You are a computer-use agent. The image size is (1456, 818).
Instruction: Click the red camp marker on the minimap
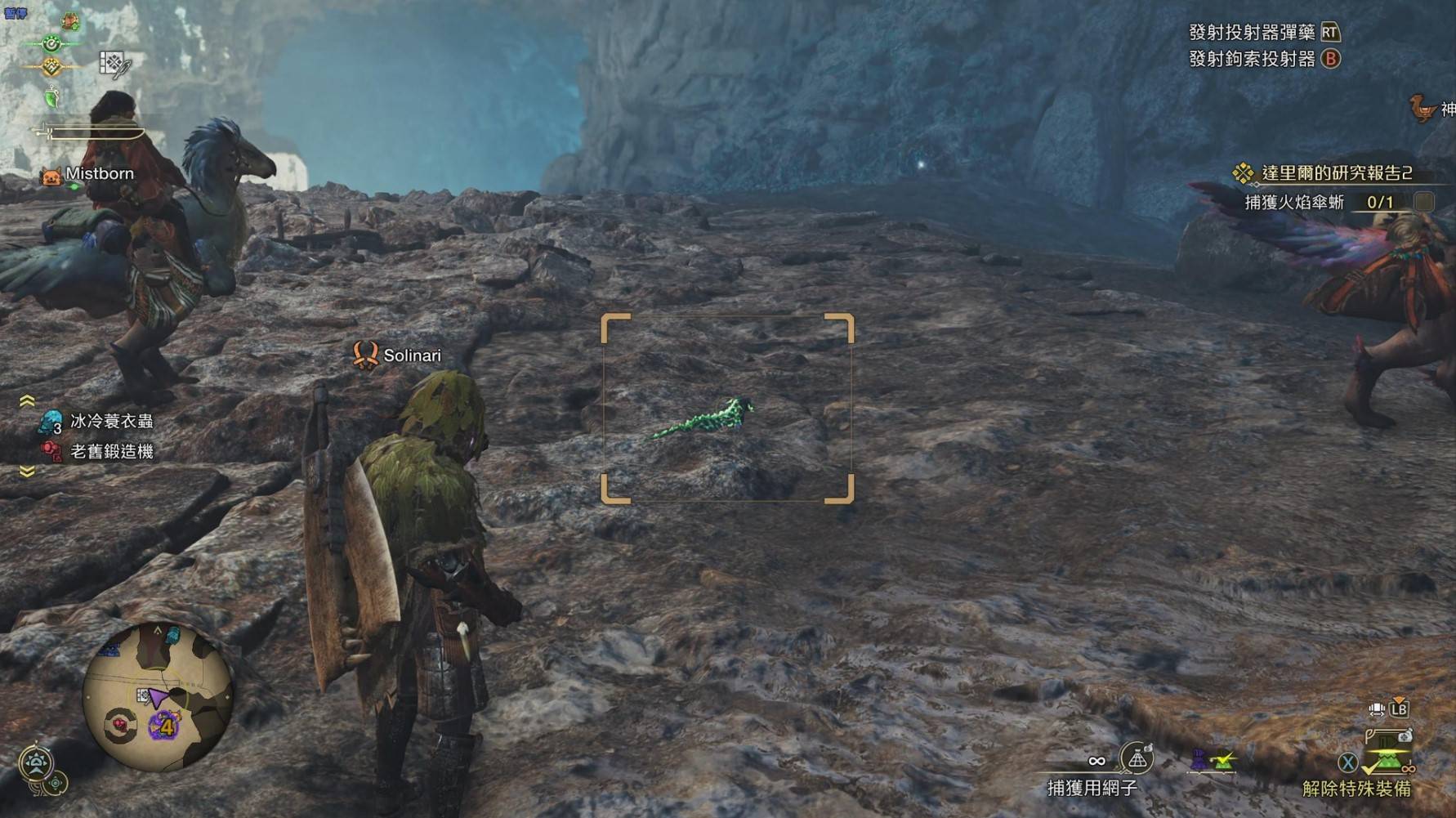[x=121, y=724]
